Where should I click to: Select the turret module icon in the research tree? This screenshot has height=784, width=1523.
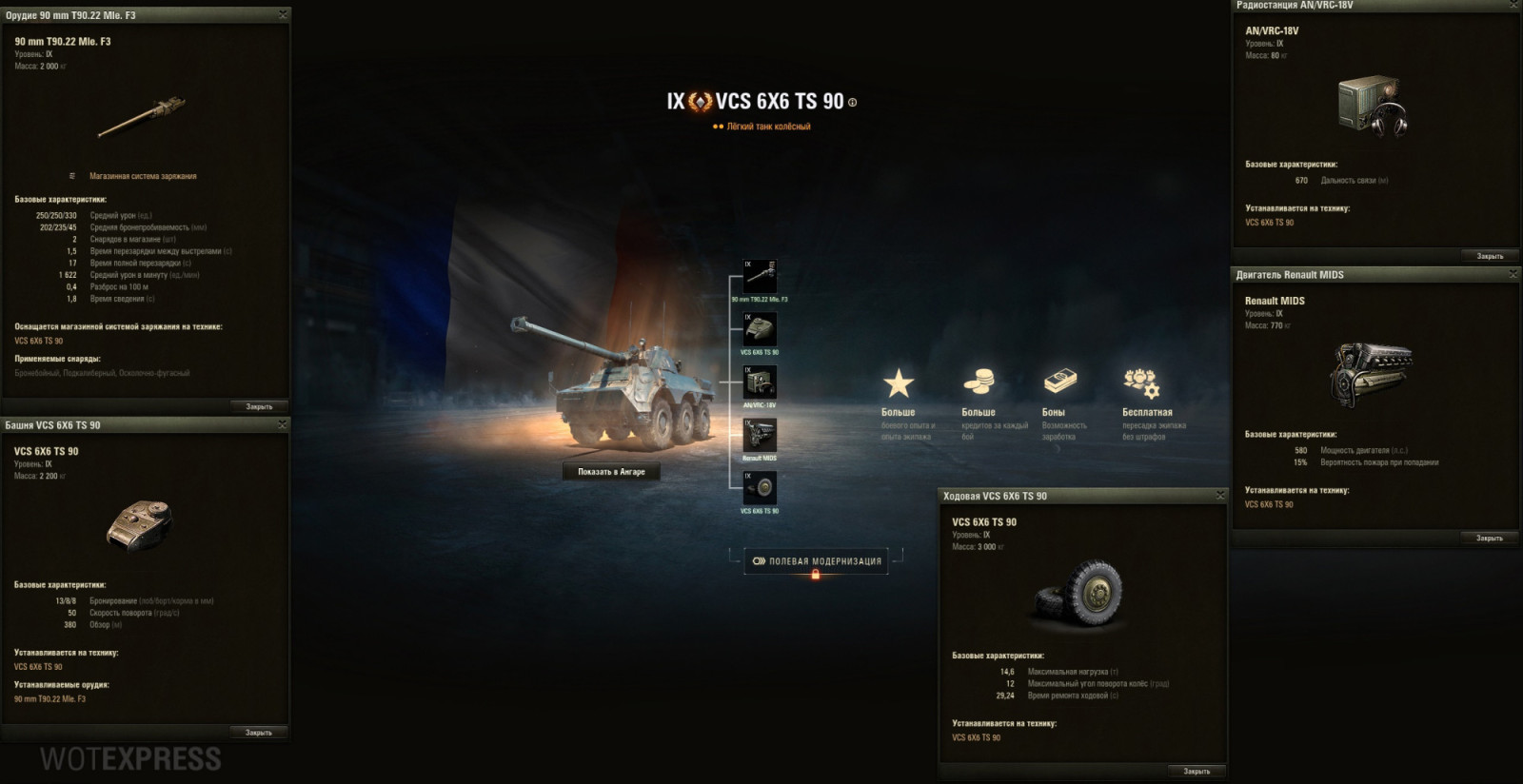tap(759, 330)
